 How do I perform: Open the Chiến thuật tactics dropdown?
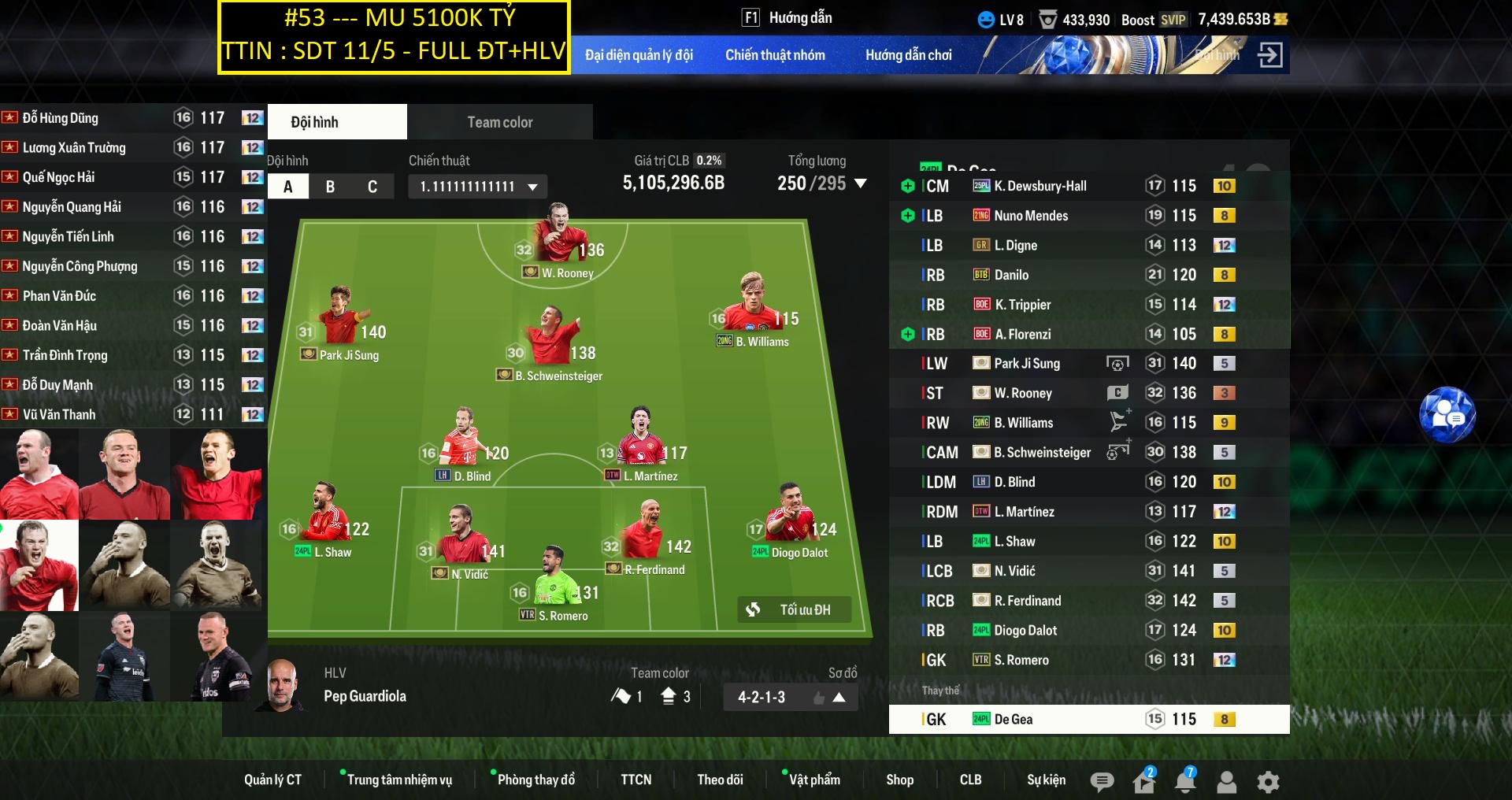pyautogui.click(x=478, y=187)
